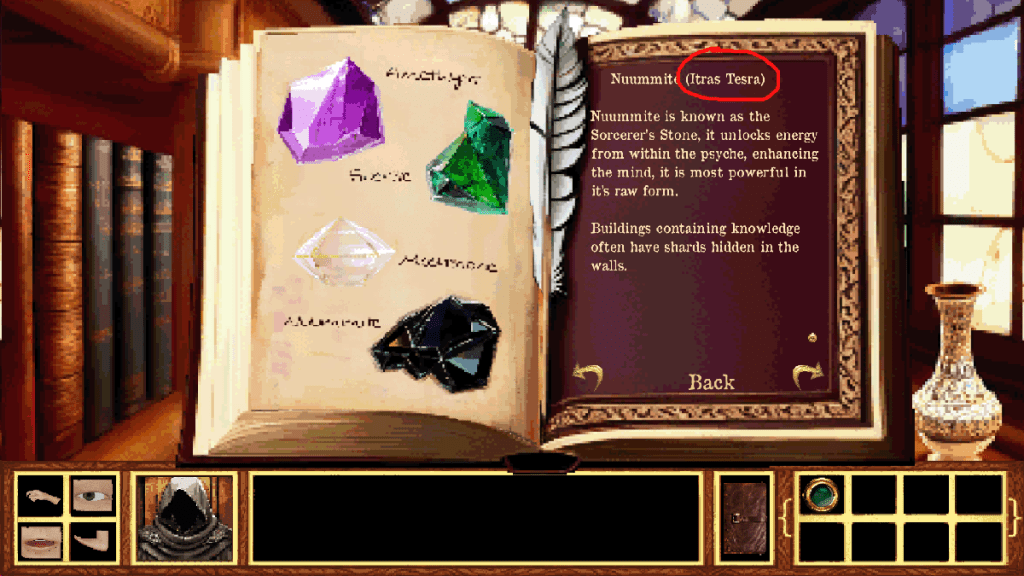1024x576 pixels.
Task: Turn to the next book page
Action: pyautogui.click(x=807, y=376)
